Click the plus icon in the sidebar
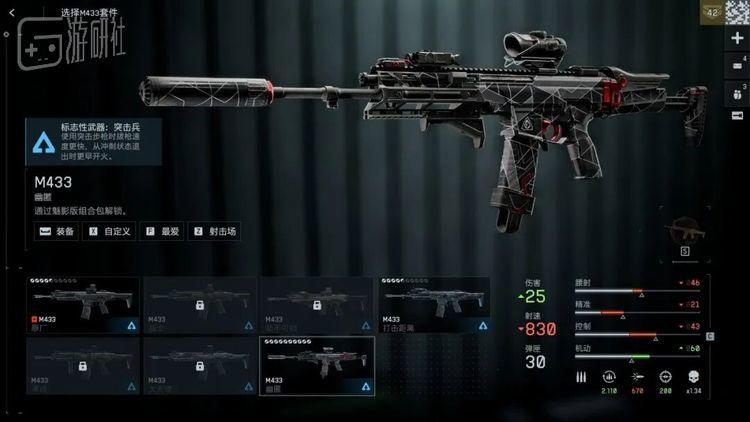This screenshot has width=750, height=422. click(738, 37)
